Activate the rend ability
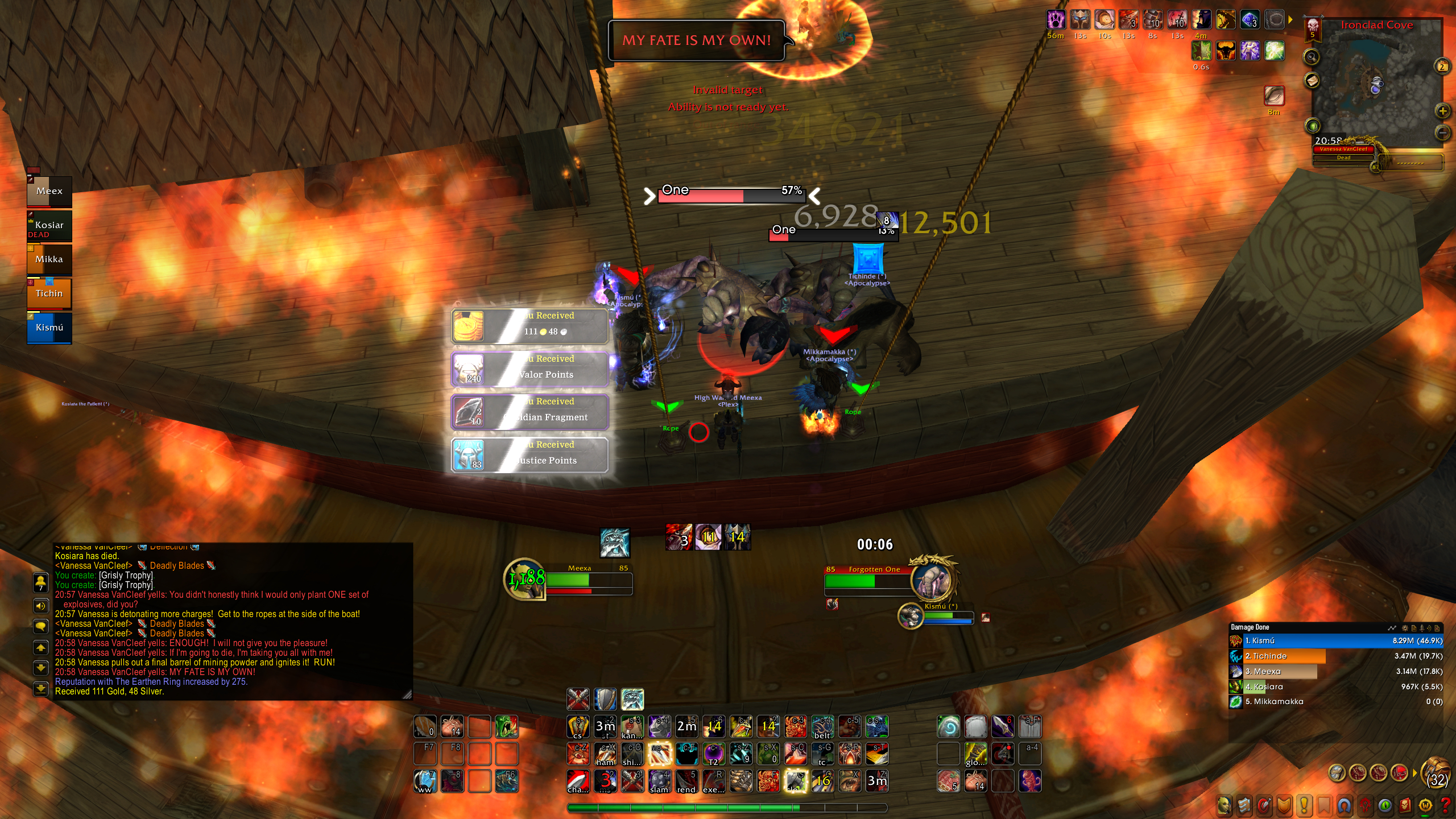The height and width of the screenshot is (819, 1456). tap(686, 781)
